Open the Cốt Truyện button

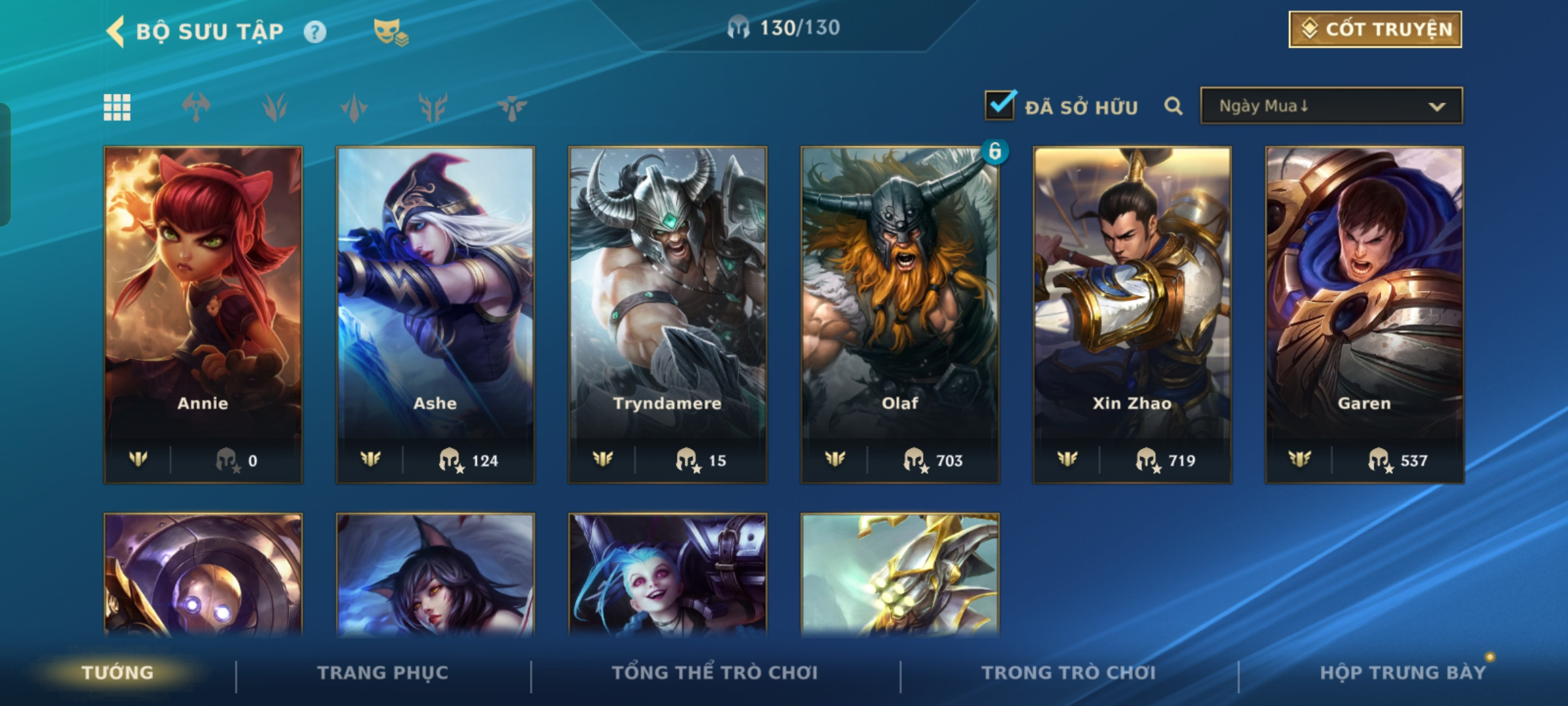point(1375,29)
